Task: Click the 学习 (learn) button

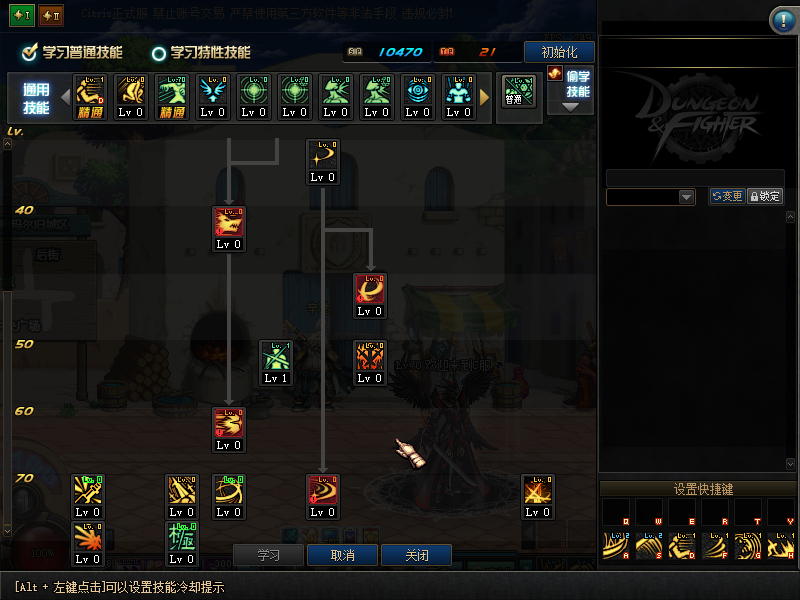Action: pos(268,555)
